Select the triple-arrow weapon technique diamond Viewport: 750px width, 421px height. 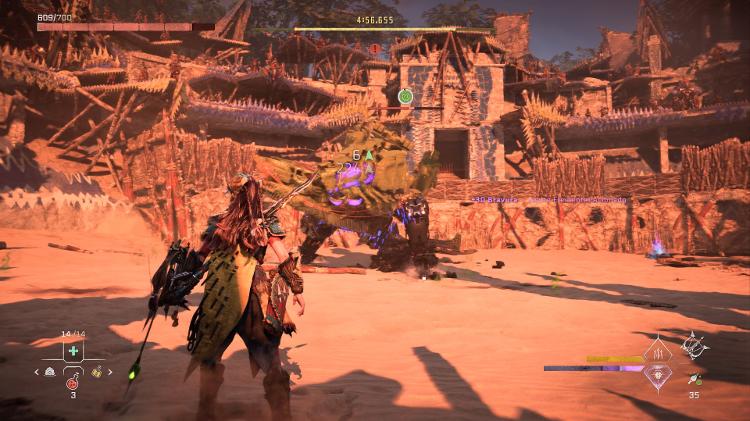(x=657, y=351)
